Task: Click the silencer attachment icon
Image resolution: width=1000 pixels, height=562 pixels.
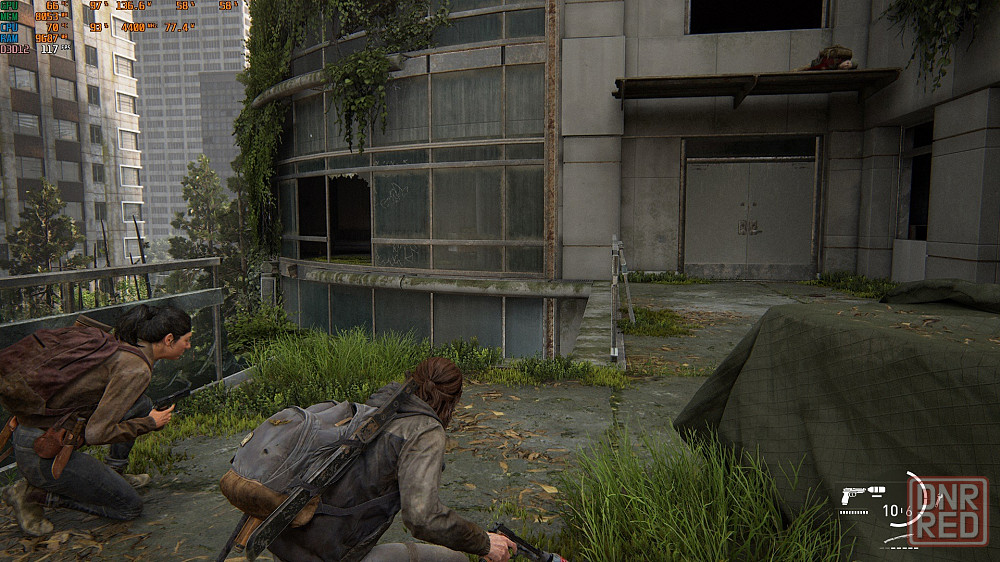Action: [x=876, y=490]
